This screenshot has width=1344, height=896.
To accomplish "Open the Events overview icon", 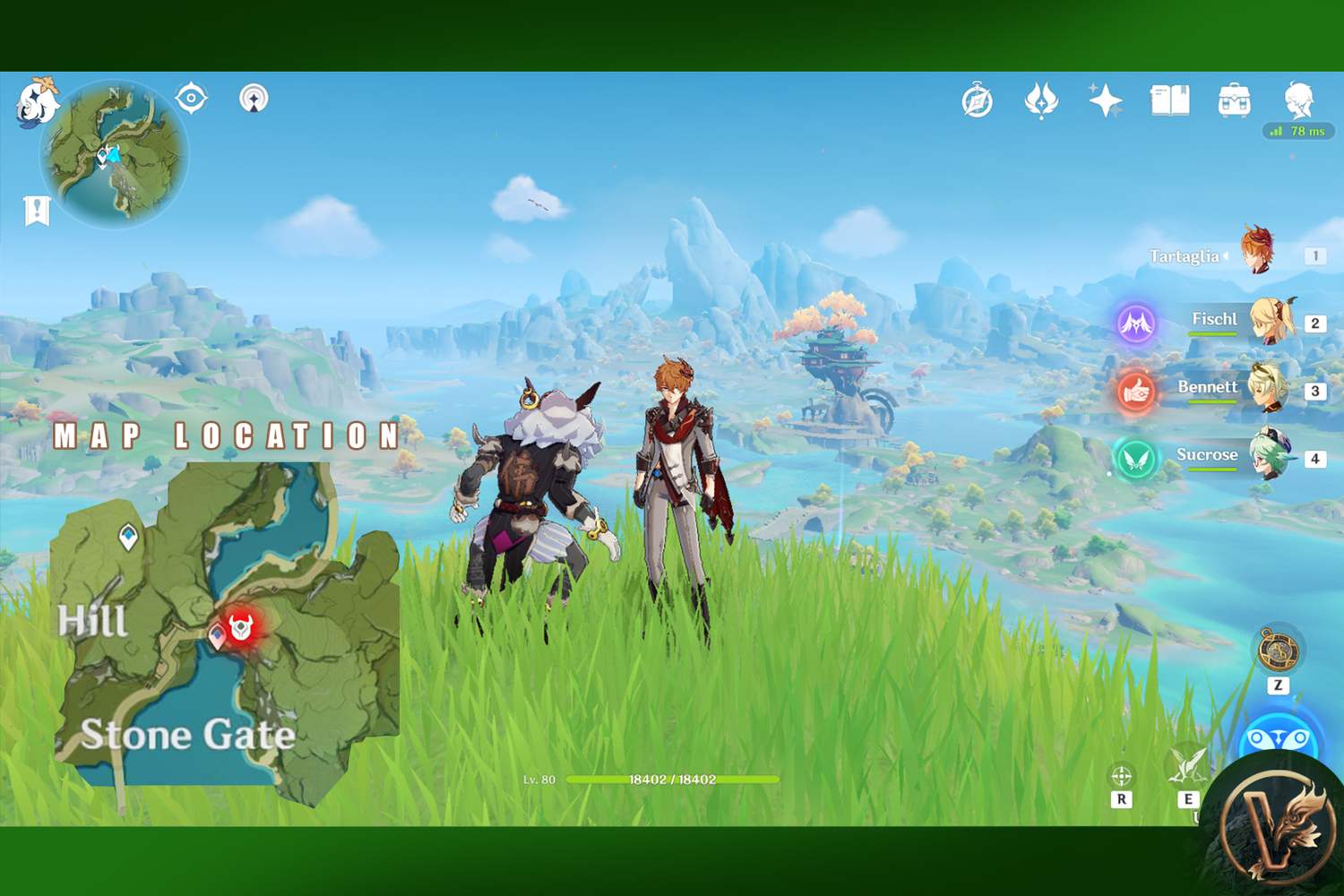I will 977,101.
